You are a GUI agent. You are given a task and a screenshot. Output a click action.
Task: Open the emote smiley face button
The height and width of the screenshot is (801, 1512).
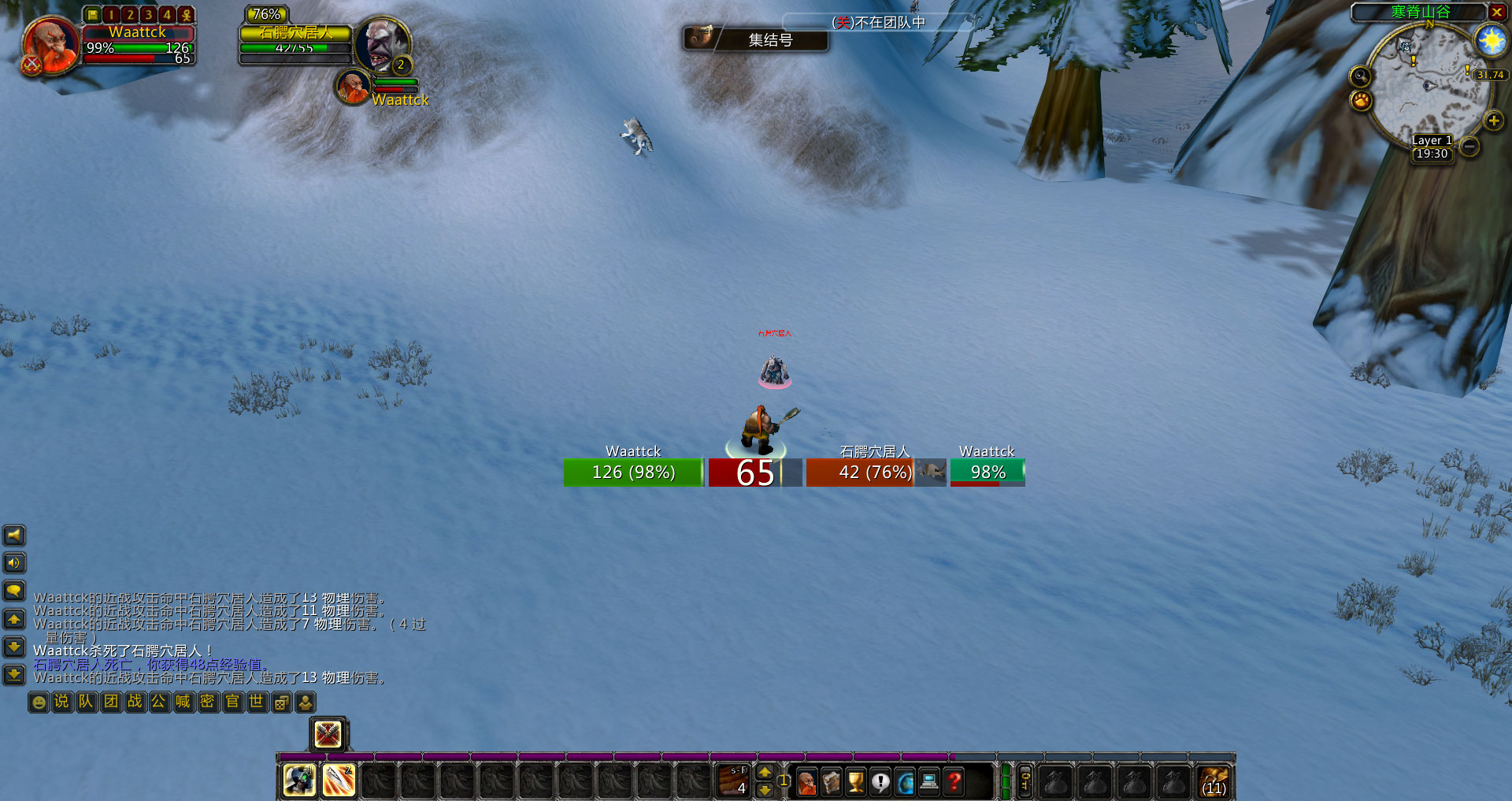click(x=39, y=702)
